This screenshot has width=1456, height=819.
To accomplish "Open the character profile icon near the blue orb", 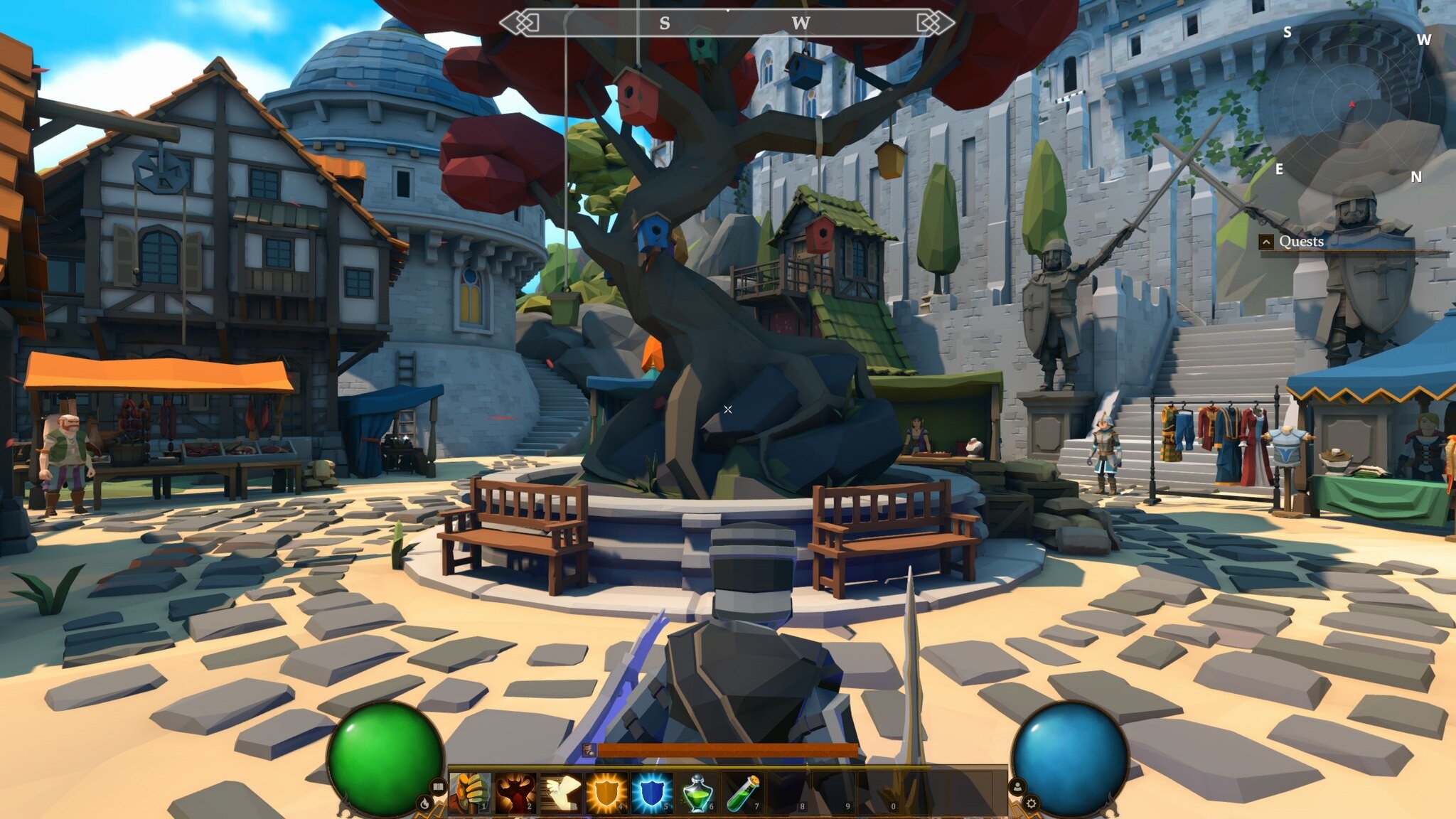I will pyautogui.click(x=1017, y=786).
